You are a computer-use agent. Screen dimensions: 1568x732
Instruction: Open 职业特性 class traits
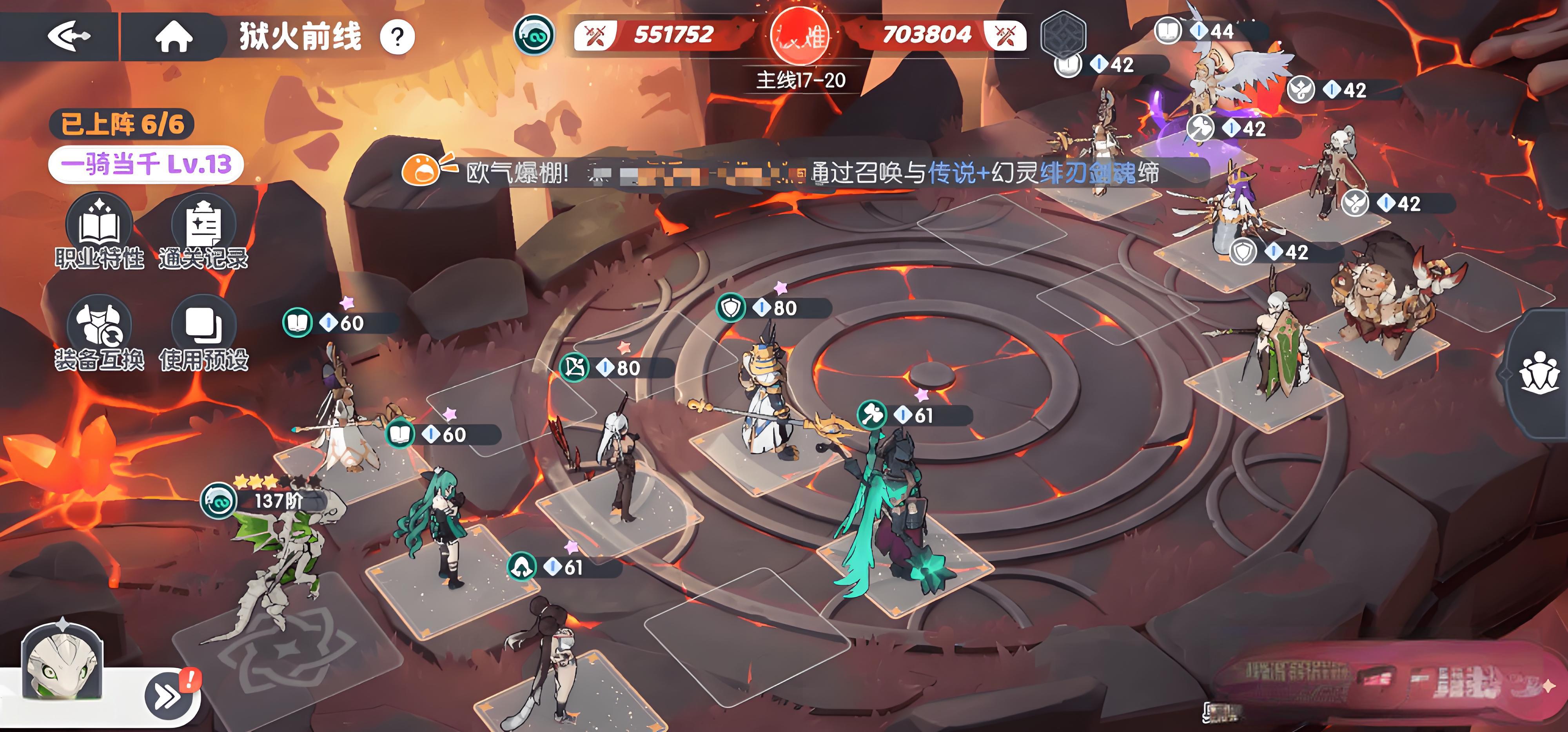(99, 231)
